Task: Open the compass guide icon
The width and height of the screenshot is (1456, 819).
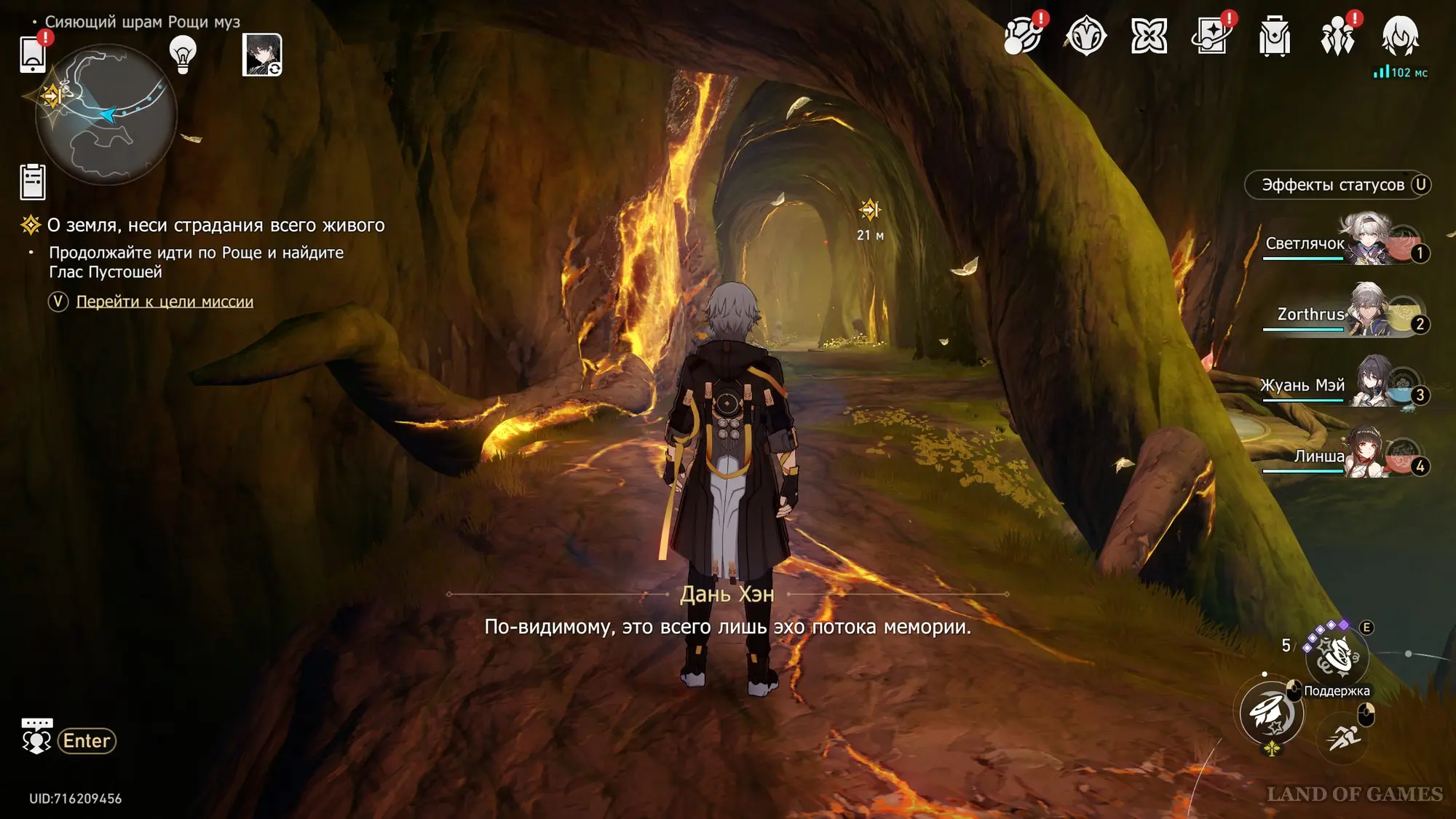Action: 1085,36
